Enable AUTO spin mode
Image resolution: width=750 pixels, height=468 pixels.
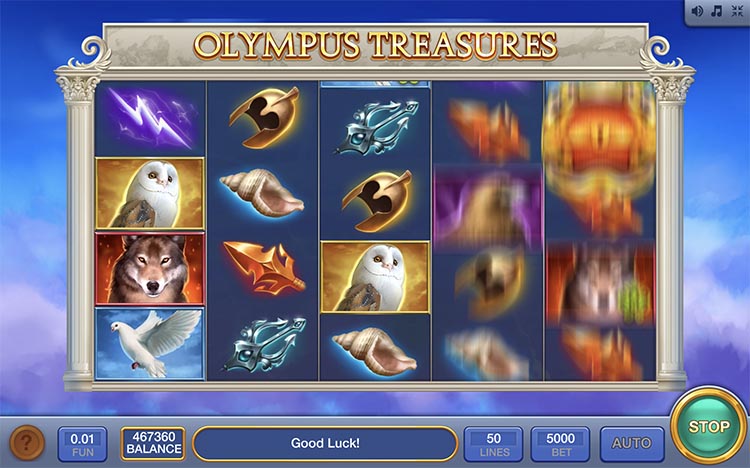click(631, 442)
